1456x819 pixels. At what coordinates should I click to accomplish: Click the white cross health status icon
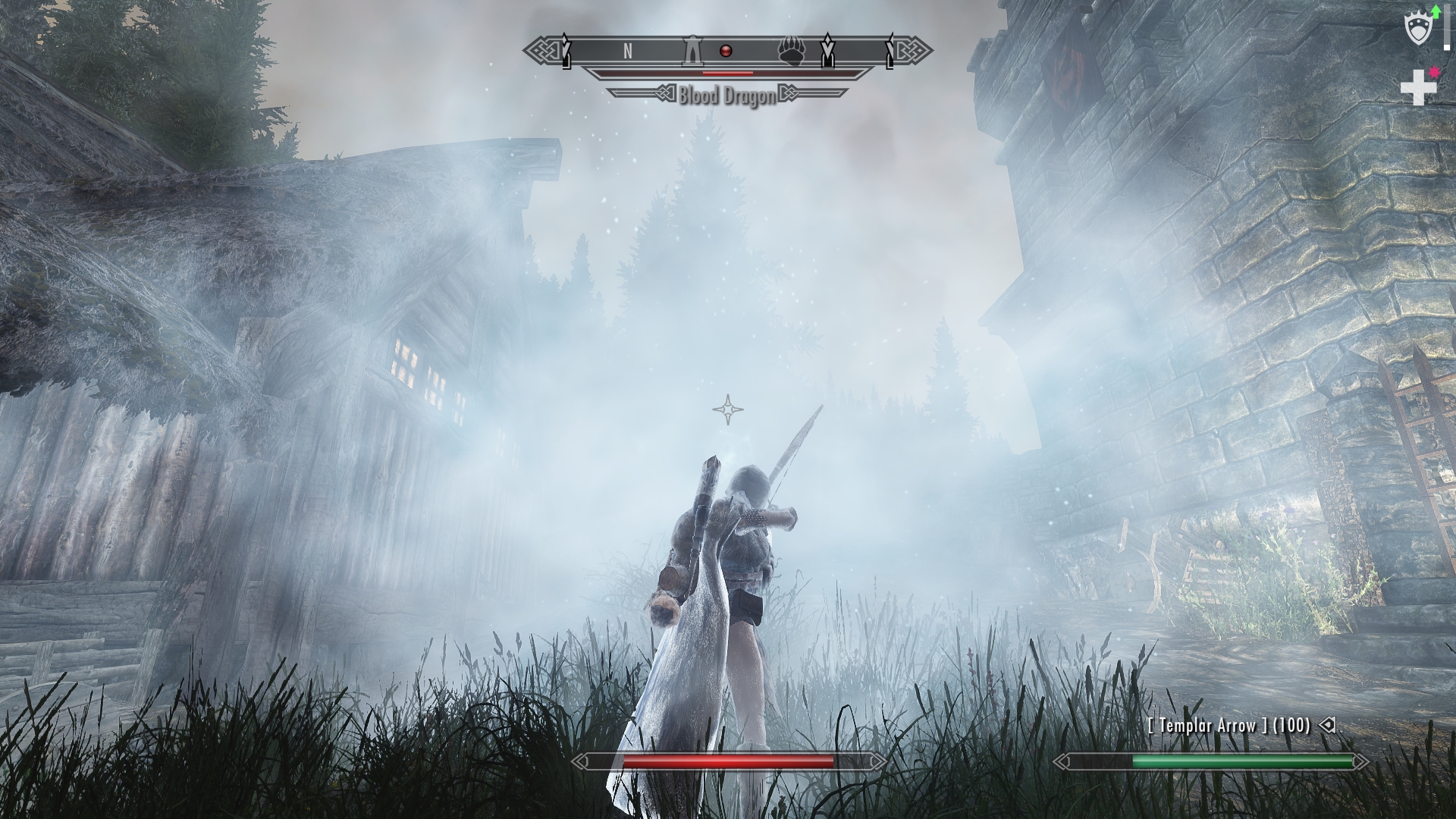click(x=1417, y=88)
